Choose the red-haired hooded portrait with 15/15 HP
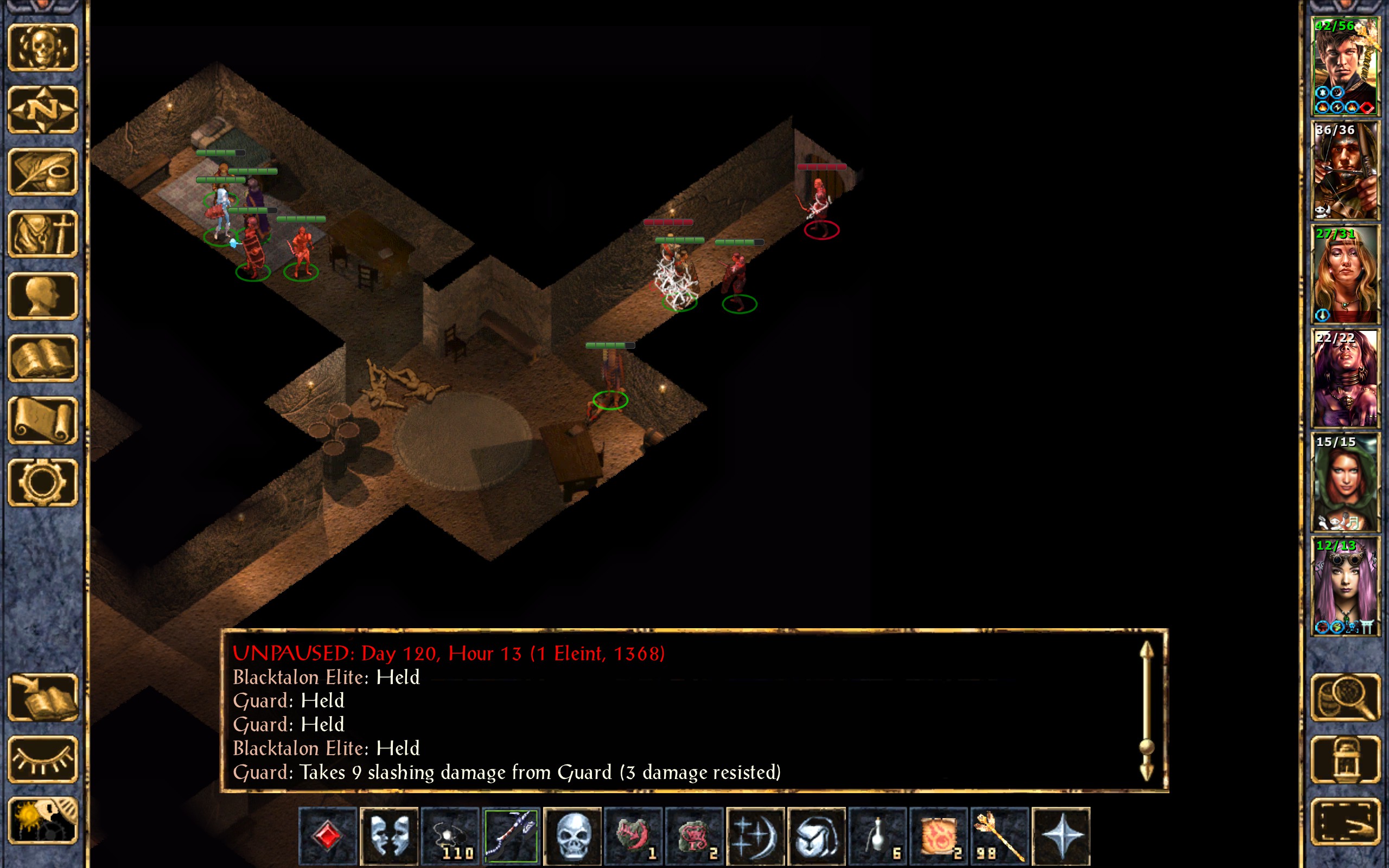 (1344, 482)
